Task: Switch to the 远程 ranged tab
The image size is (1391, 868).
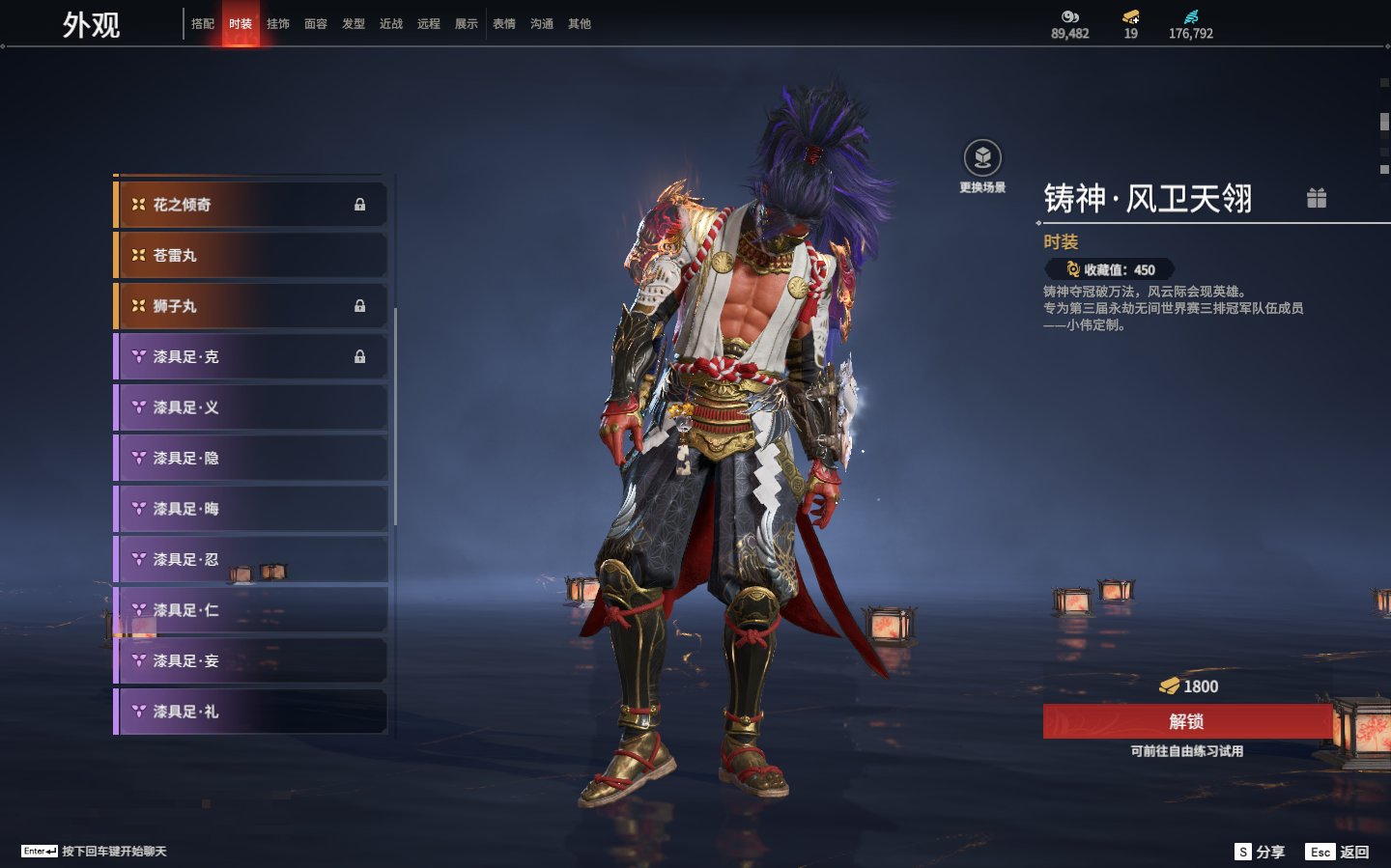Action: (x=429, y=24)
